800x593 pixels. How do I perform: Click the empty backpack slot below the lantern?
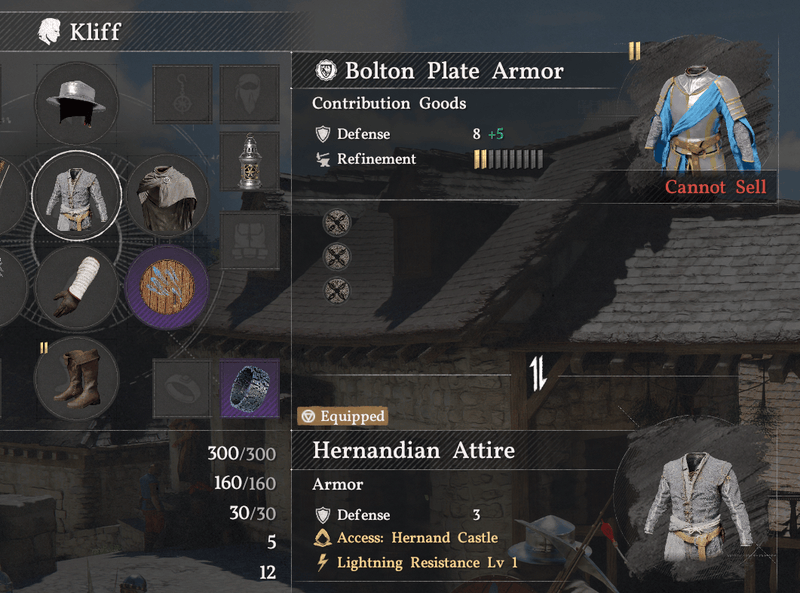tap(249, 240)
